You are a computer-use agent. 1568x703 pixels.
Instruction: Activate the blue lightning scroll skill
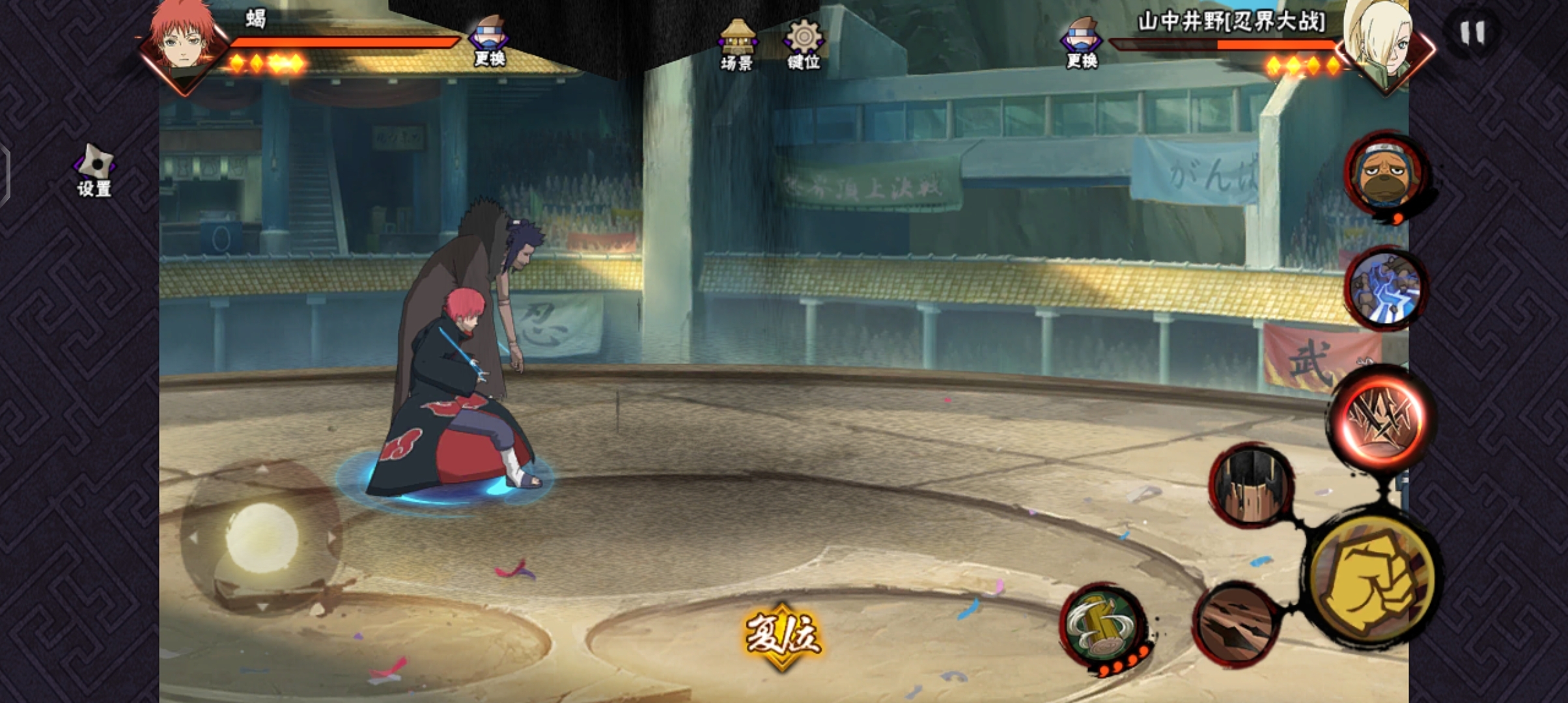tap(1385, 288)
